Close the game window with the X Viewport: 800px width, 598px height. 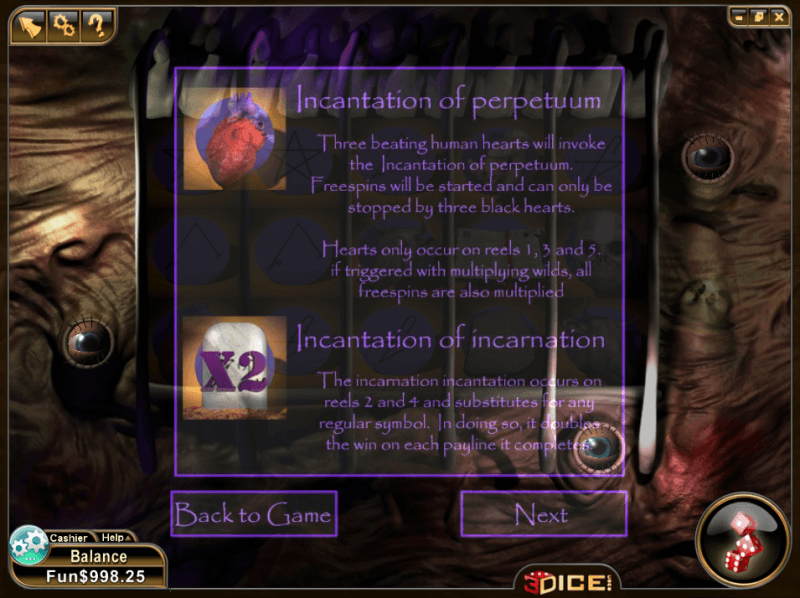click(777, 17)
